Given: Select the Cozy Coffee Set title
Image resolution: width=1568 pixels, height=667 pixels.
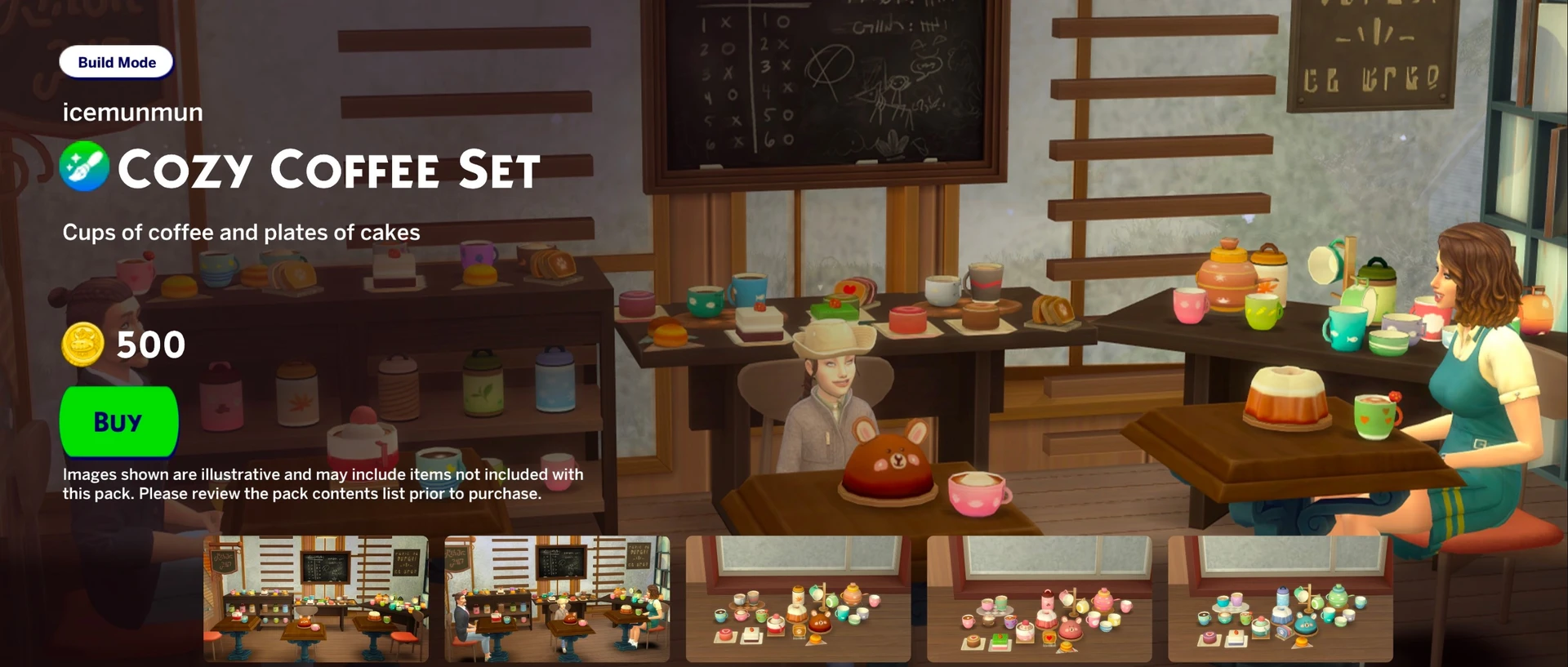Looking at the screenshot, I should click(x=327, y=169).
